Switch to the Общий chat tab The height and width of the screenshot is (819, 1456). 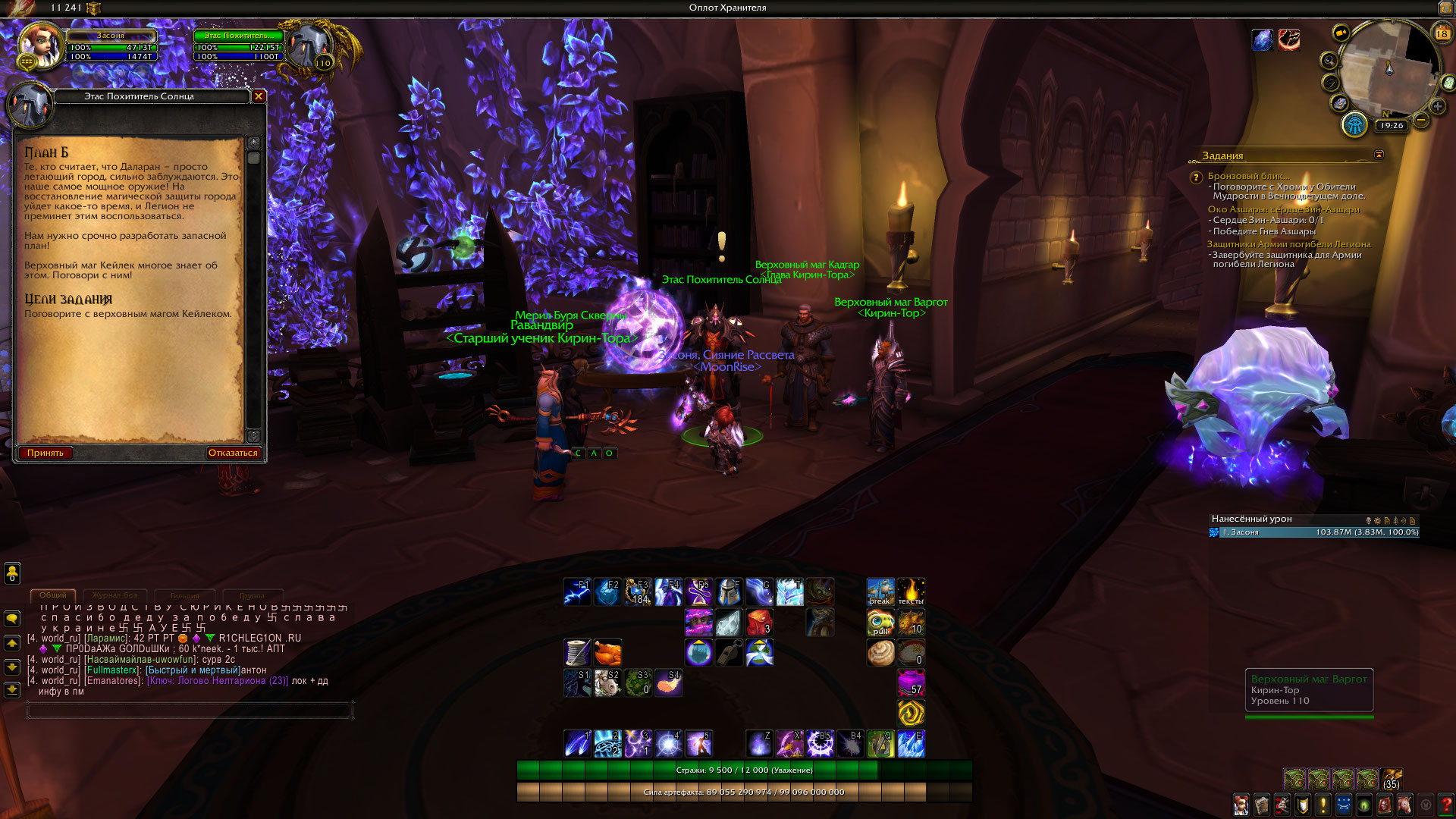pyautogui.click(x=53, y=595)
